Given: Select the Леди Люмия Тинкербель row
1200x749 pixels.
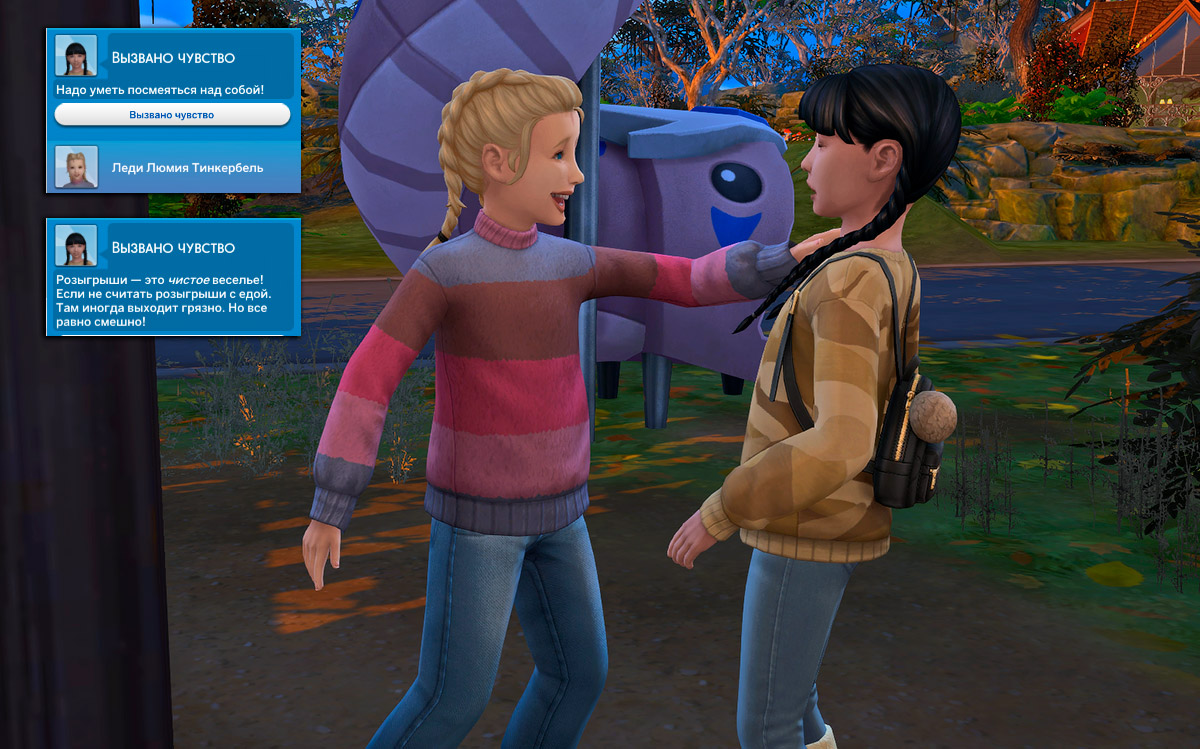Looking at the screenshot, I should [173, 168].
